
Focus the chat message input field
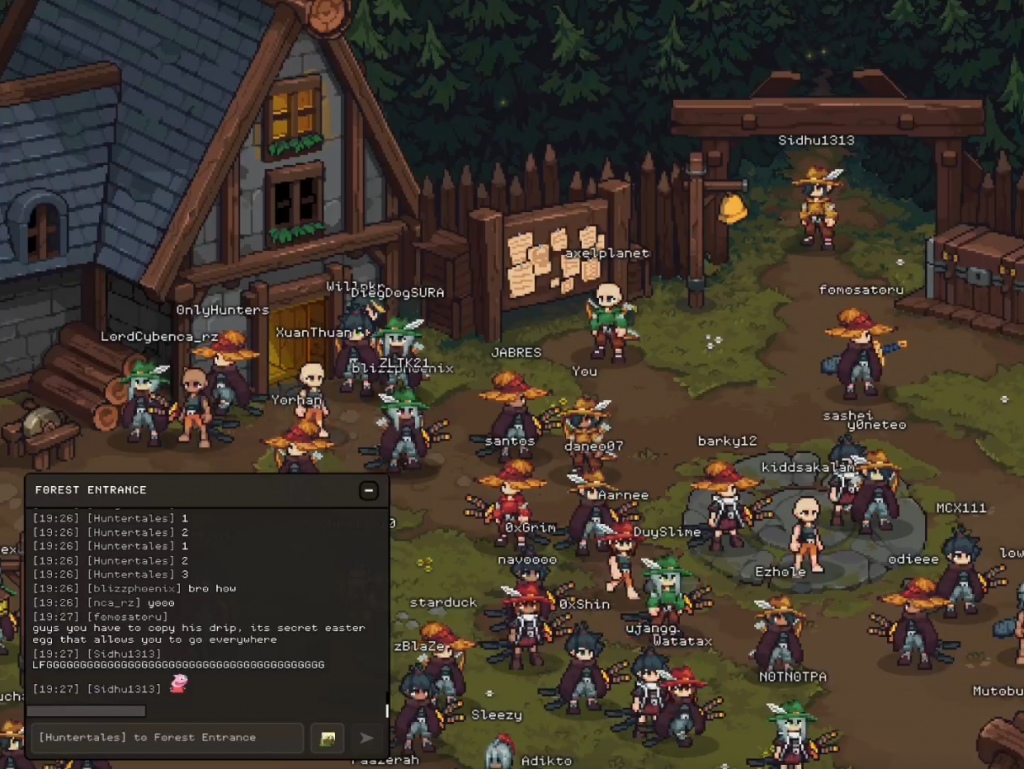click(x=166, y=738)
